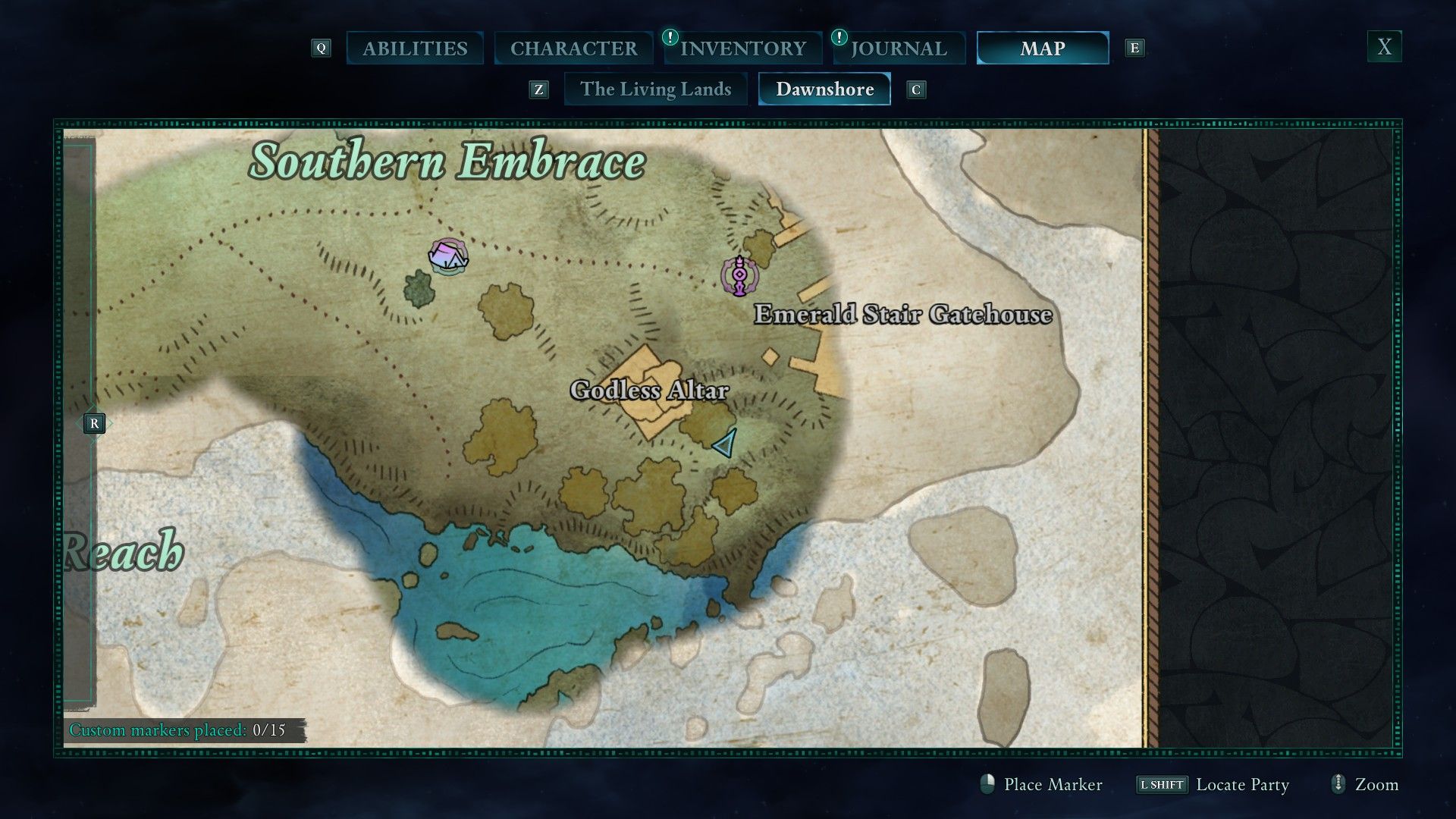Screen dimensions: 1456x819
Task: Select the Emerald Stair Gatehouse fast travel icon
Action: (x=738, y=275)
